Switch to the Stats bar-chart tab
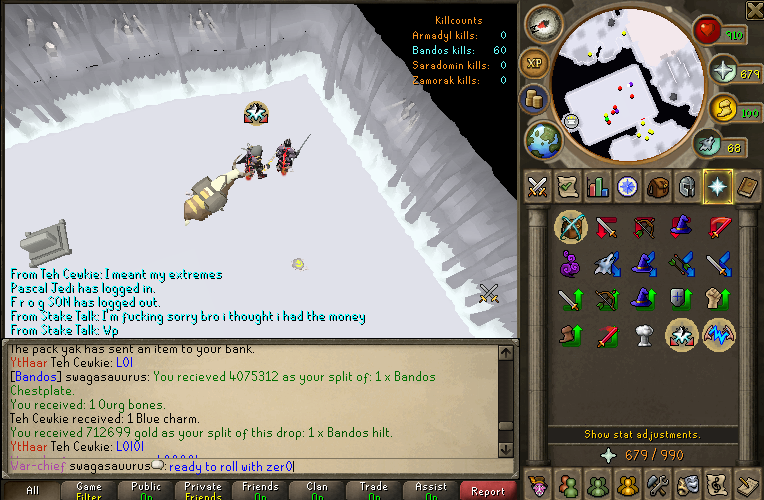The height and width of the screenshot is (500, 764). click(x=597, y=186)
